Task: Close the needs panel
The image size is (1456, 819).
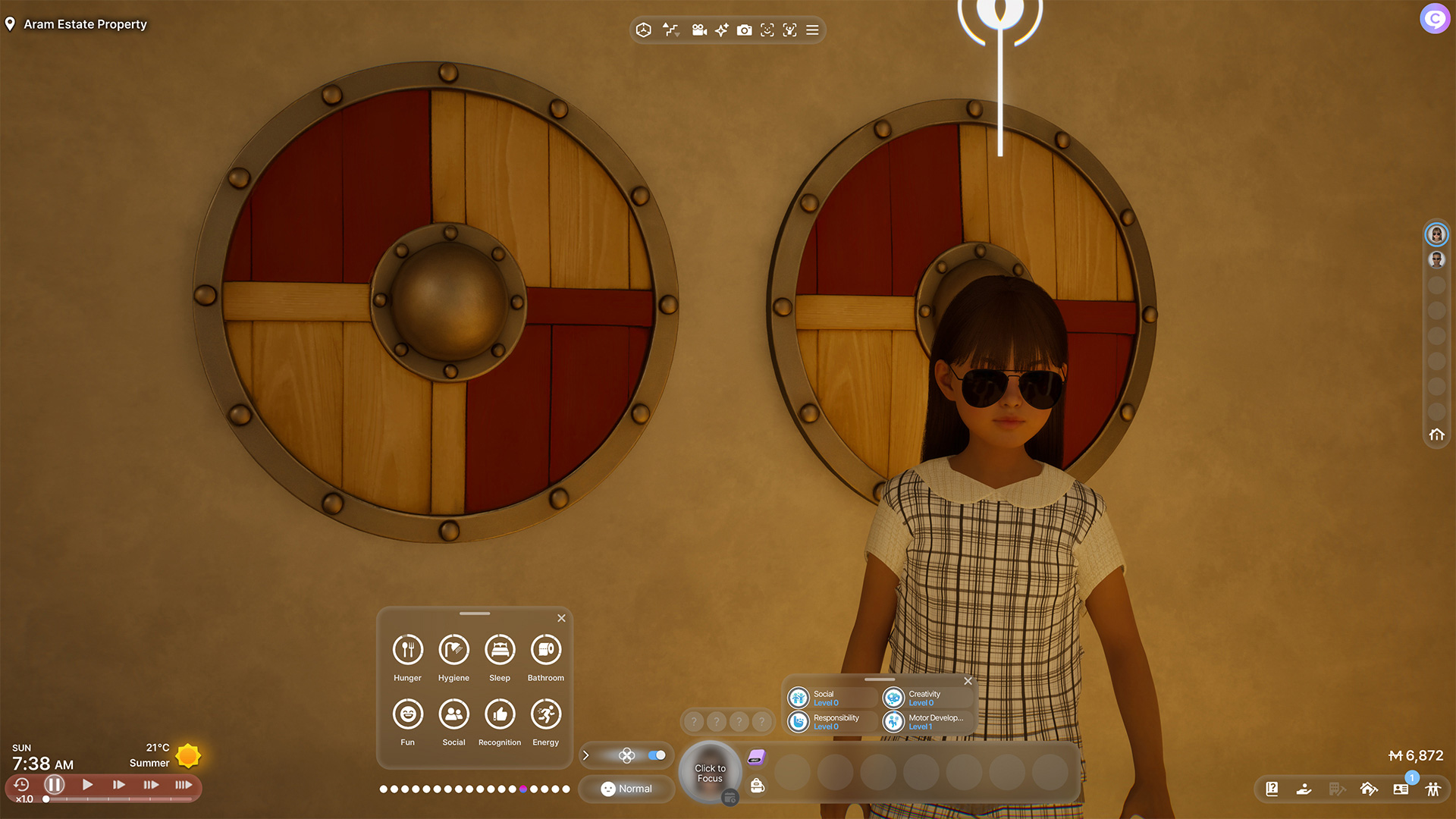Action: [561, 618]
